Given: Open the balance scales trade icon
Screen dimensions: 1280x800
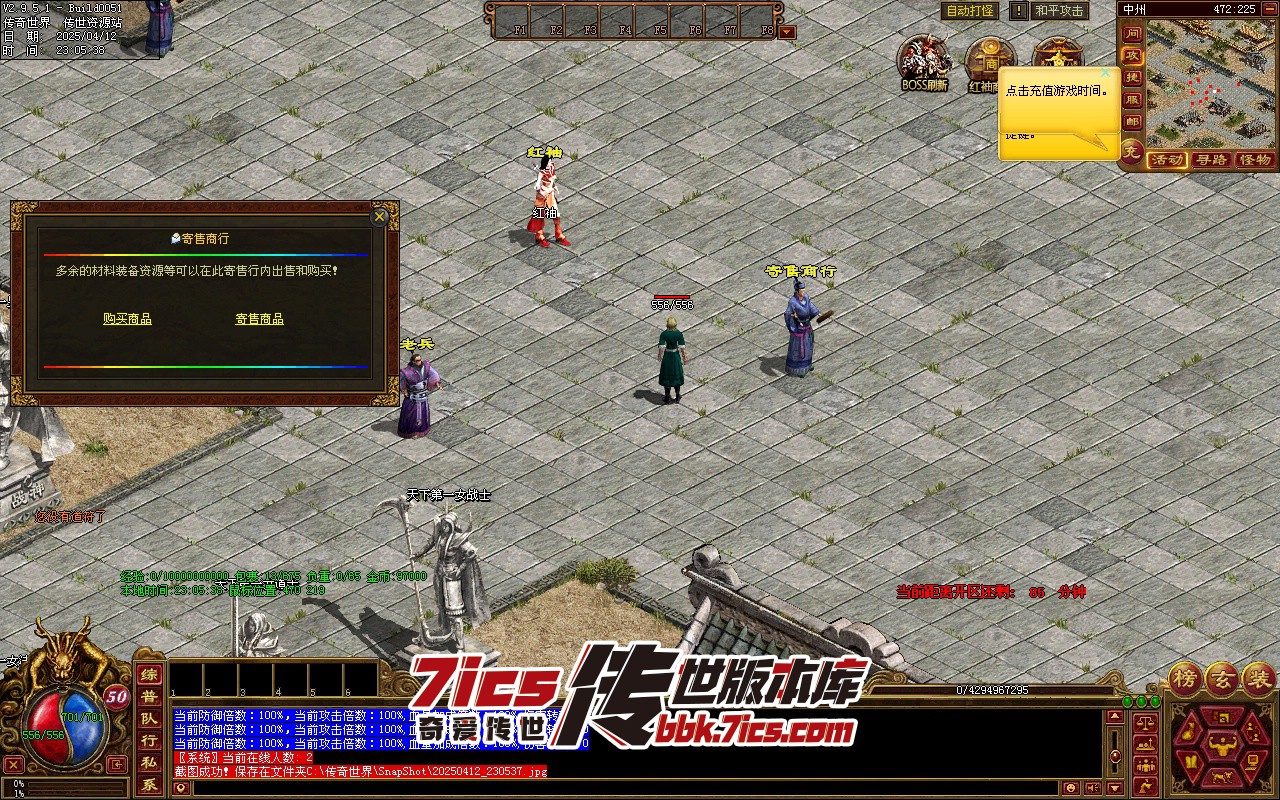Looking at the screenshot, I should tap(1146, 721).
